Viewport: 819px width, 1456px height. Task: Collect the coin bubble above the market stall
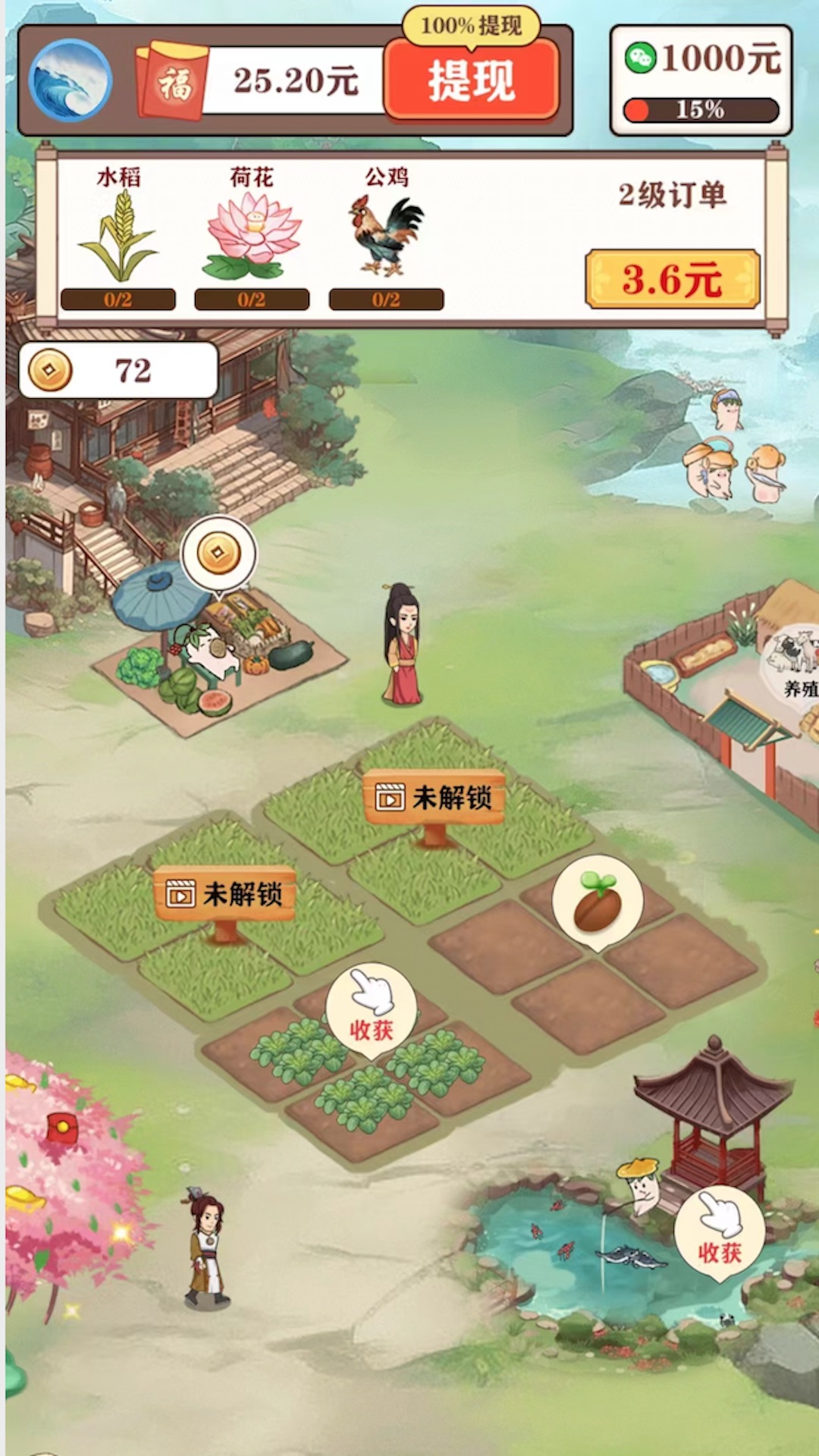218,554
